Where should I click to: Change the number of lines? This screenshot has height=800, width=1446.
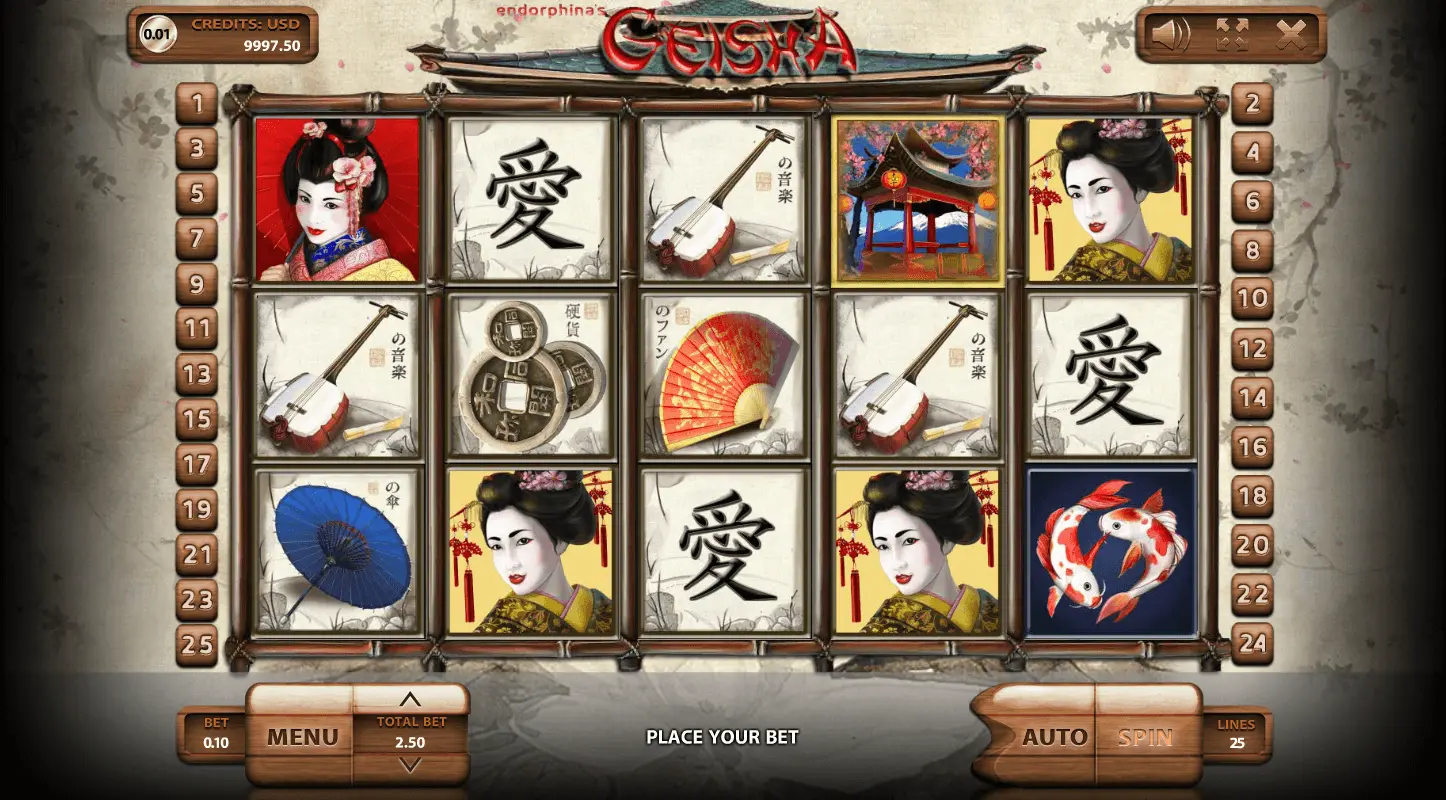click(x=1236, y=734)
